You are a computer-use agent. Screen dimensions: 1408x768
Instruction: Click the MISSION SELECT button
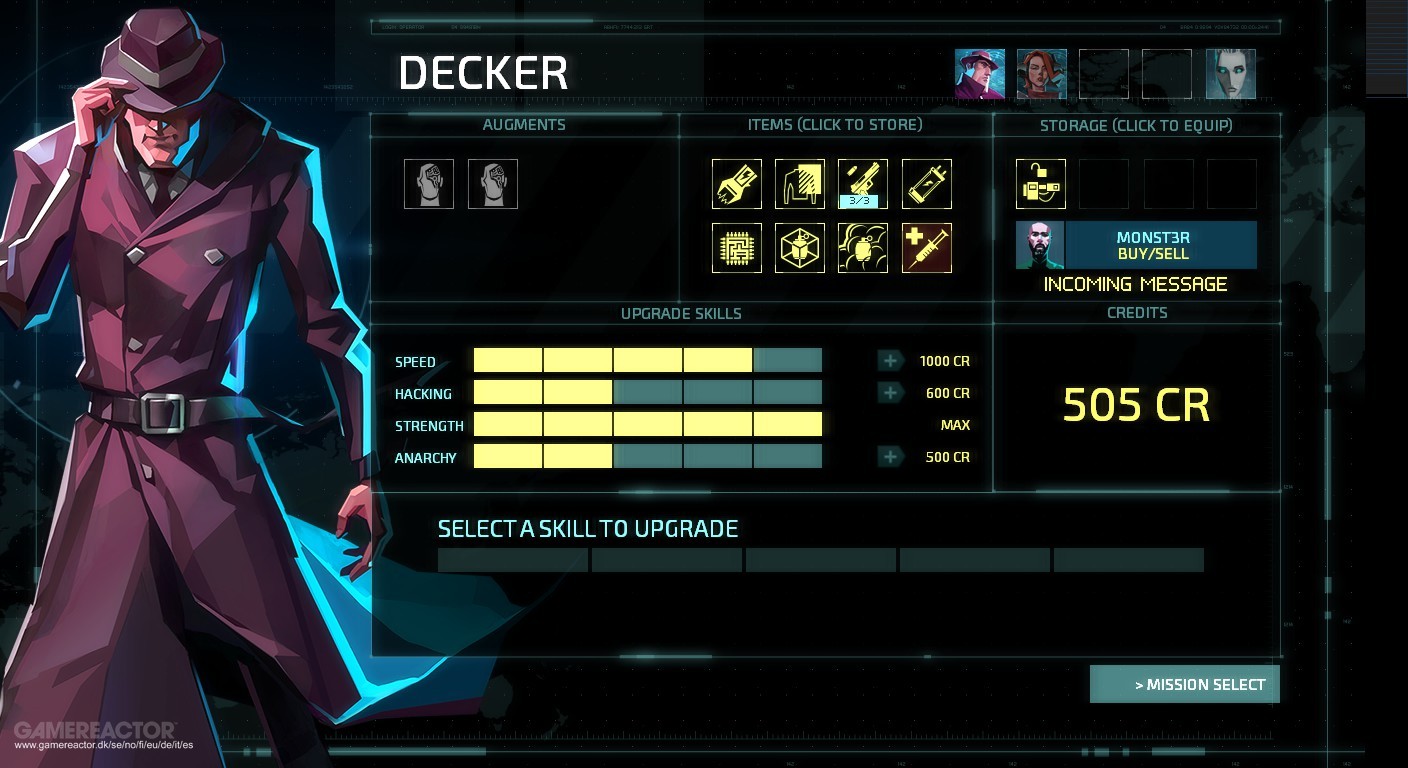tap(1184, 683)
